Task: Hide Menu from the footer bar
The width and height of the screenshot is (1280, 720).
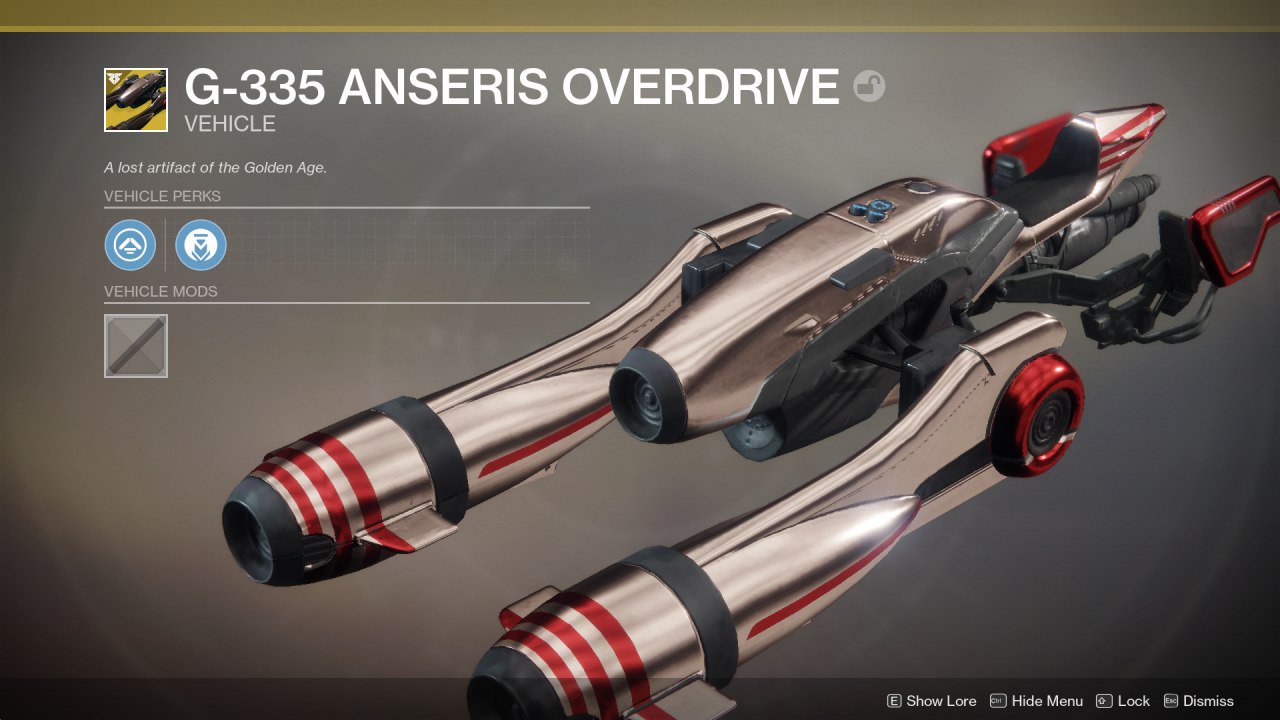Action: point(1036,701)
